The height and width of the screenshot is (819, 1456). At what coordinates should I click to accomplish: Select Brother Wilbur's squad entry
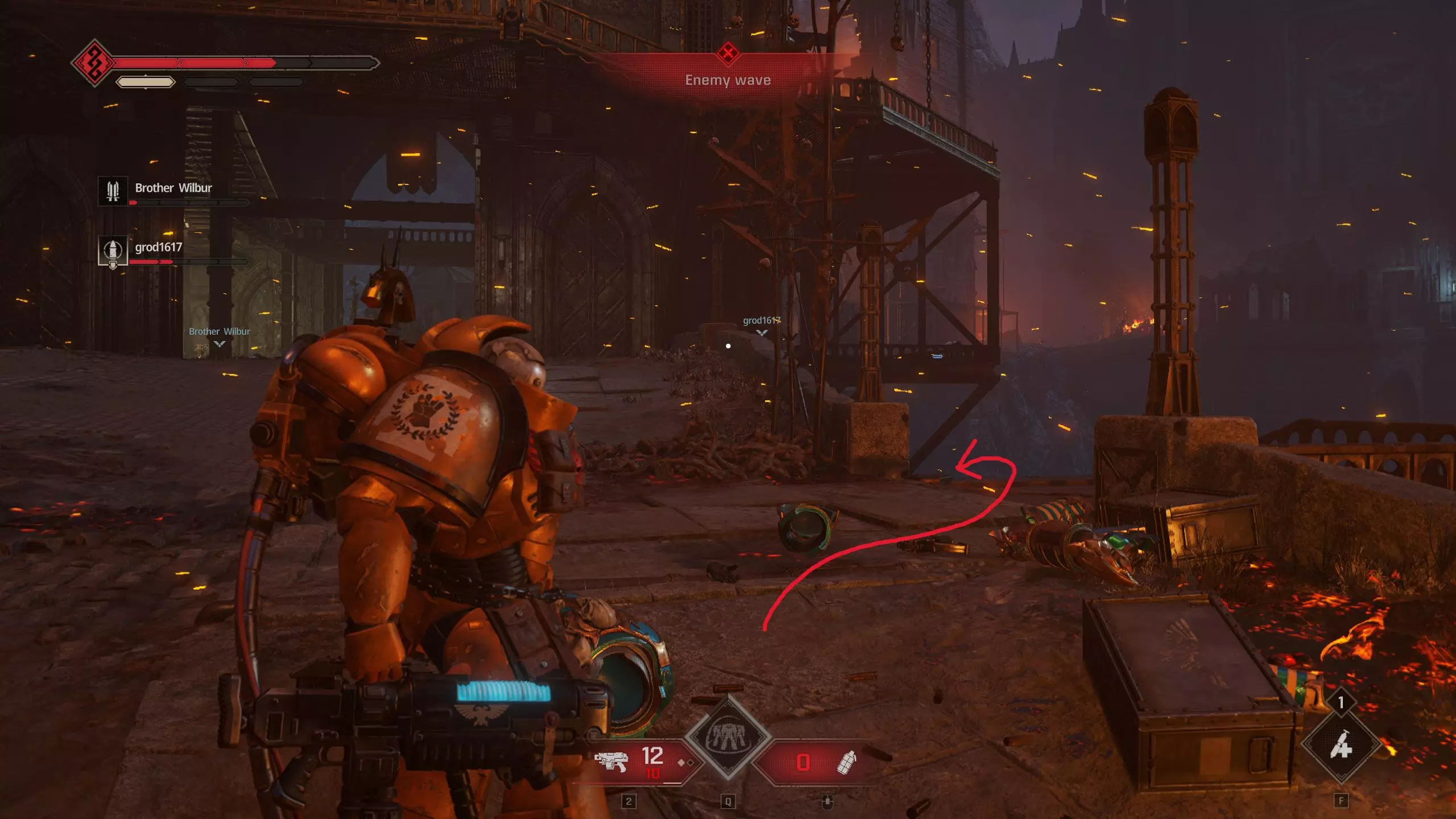click(172, 190)
